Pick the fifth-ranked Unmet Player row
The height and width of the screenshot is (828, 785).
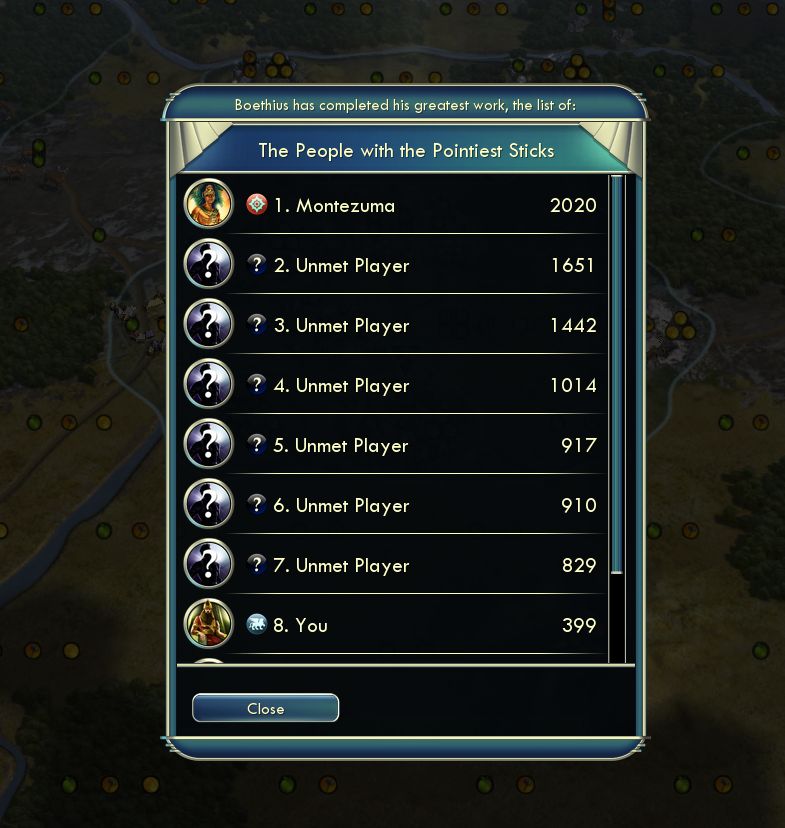[x=400, y=445]
